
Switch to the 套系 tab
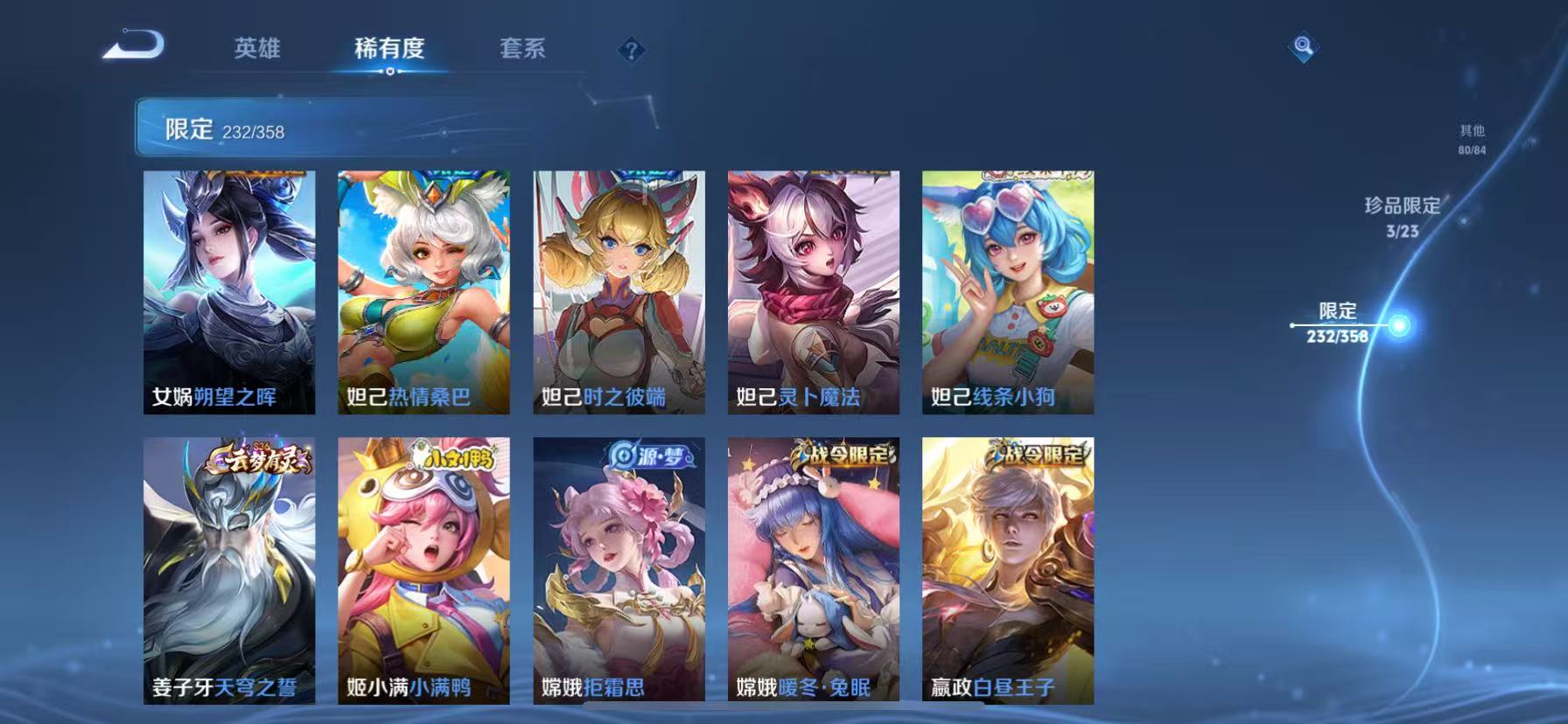[521, 50]
